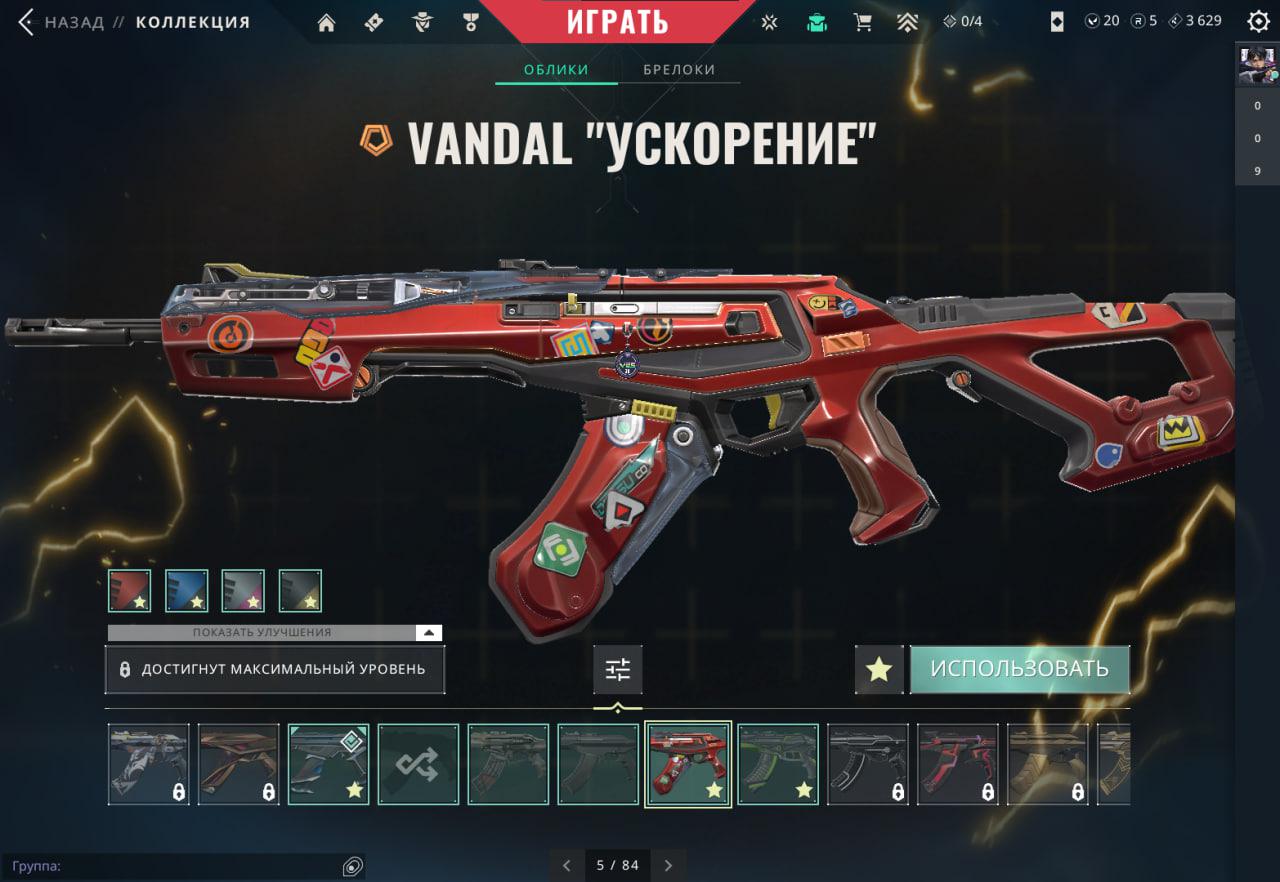Click the max level reached button
1280x882 pixels.
click(x=274, y=669)
